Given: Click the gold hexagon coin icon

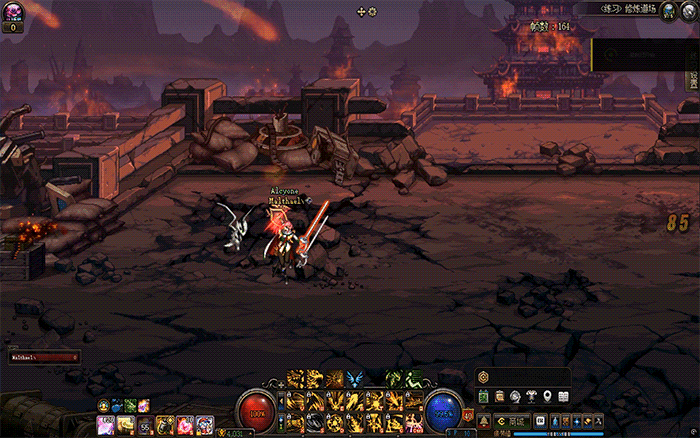Looking at the screenshot, I should (x=483, y=377).
